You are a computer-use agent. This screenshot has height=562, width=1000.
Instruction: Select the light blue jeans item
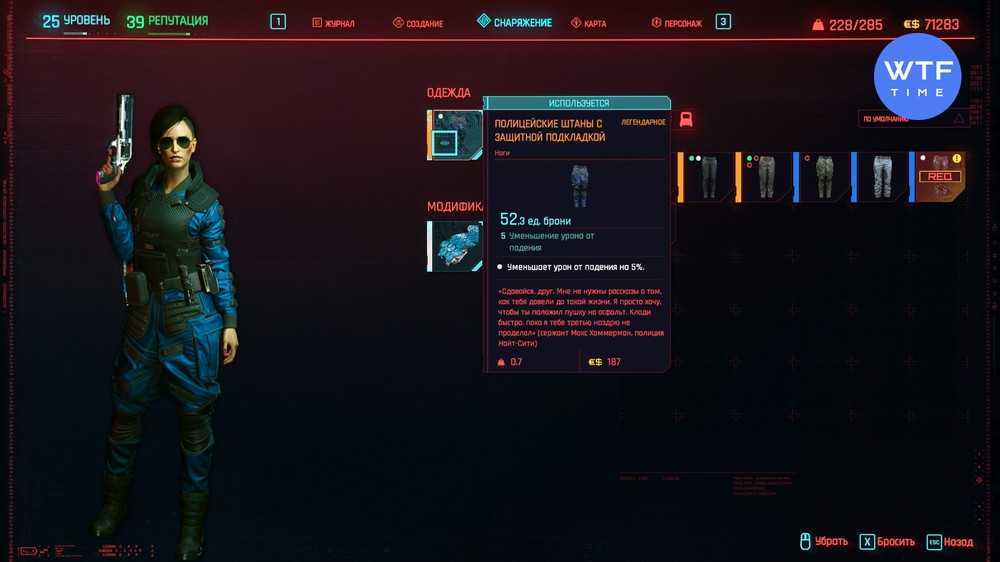click(x=882, y=176)
